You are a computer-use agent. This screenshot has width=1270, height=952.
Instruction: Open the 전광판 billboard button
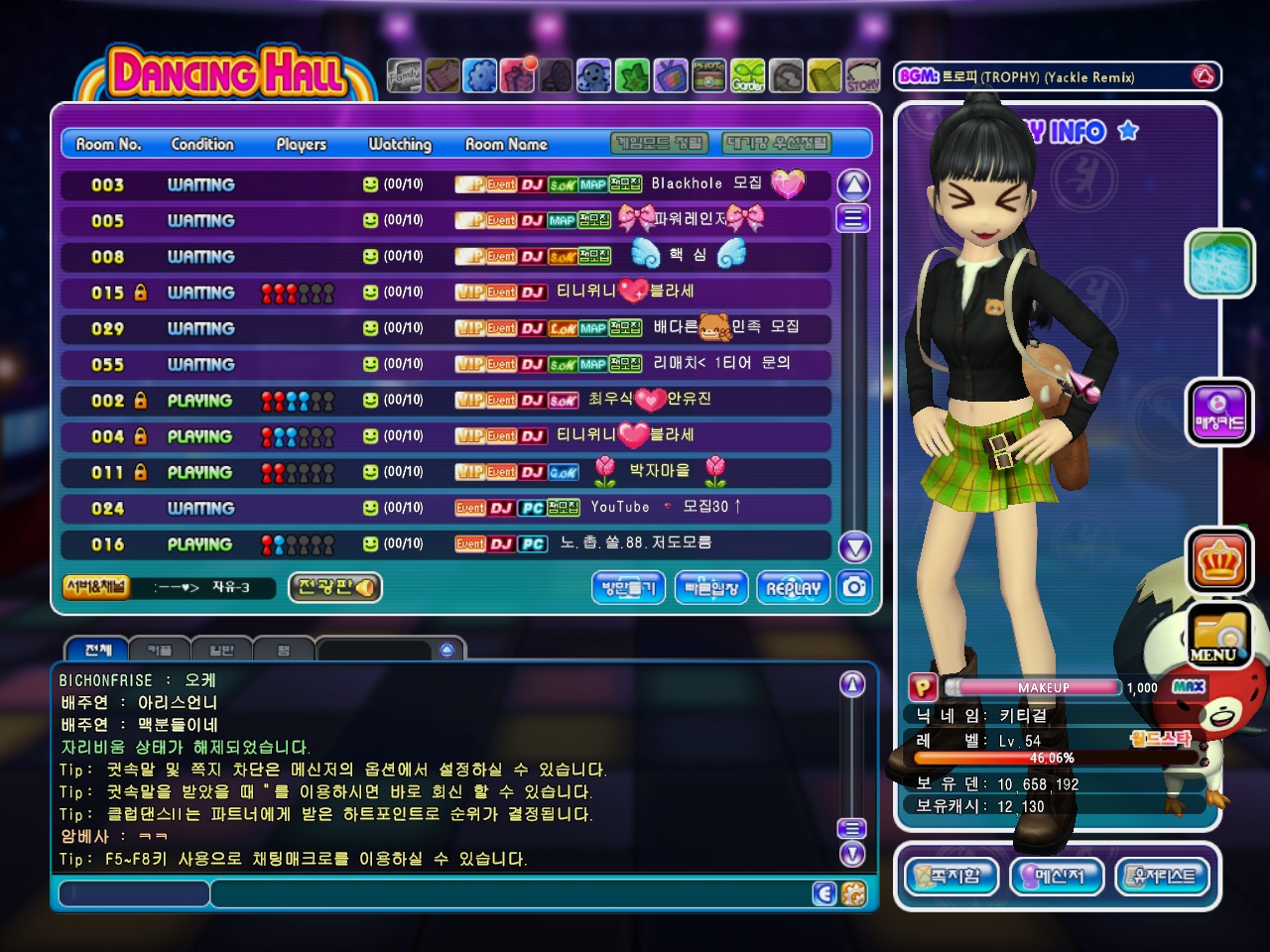tap(334, 587)
